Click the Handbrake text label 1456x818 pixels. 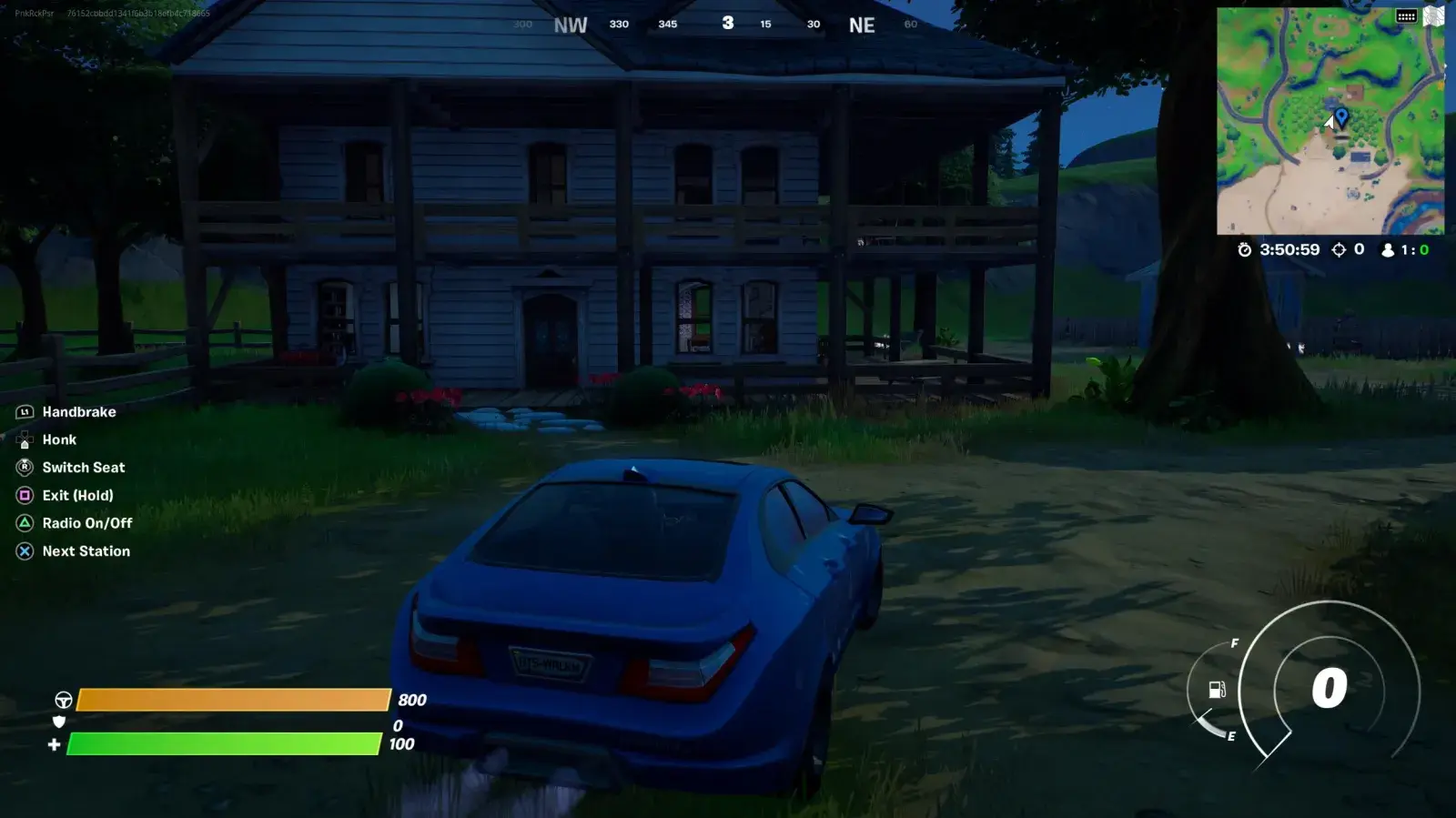tap(79, 411)
